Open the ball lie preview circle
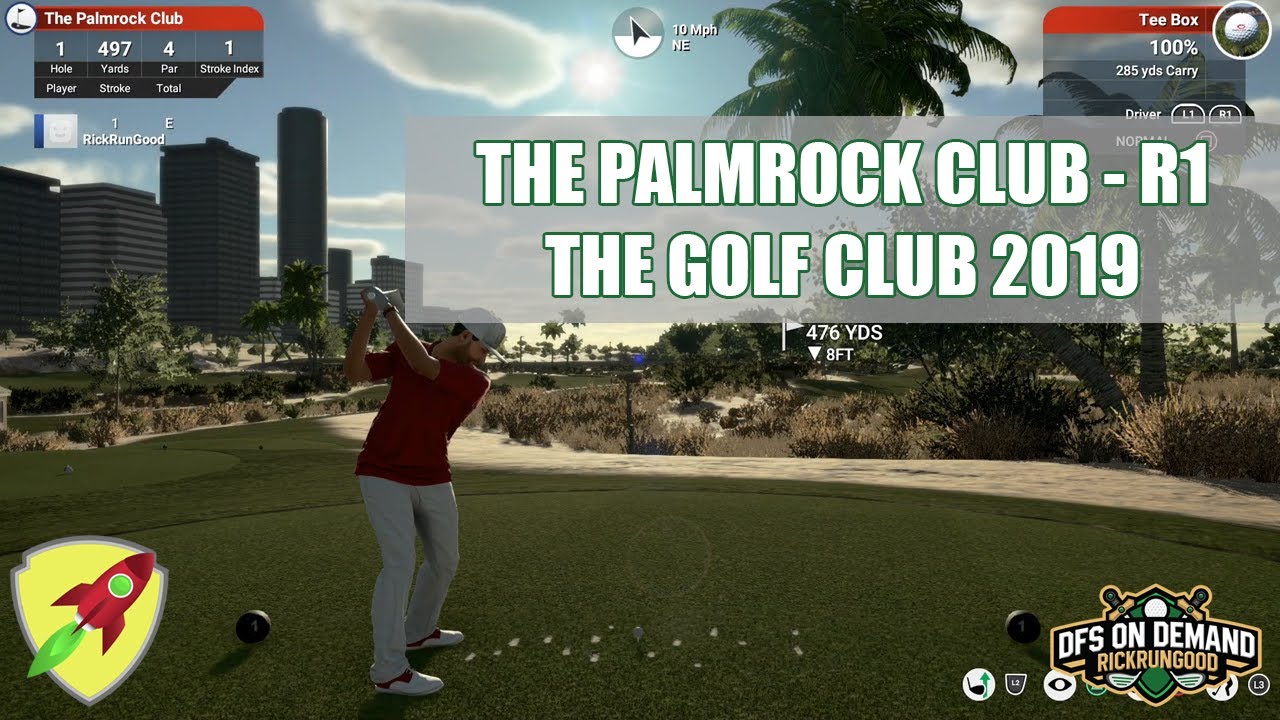 pyautogui.click(x=1241, y=30)
